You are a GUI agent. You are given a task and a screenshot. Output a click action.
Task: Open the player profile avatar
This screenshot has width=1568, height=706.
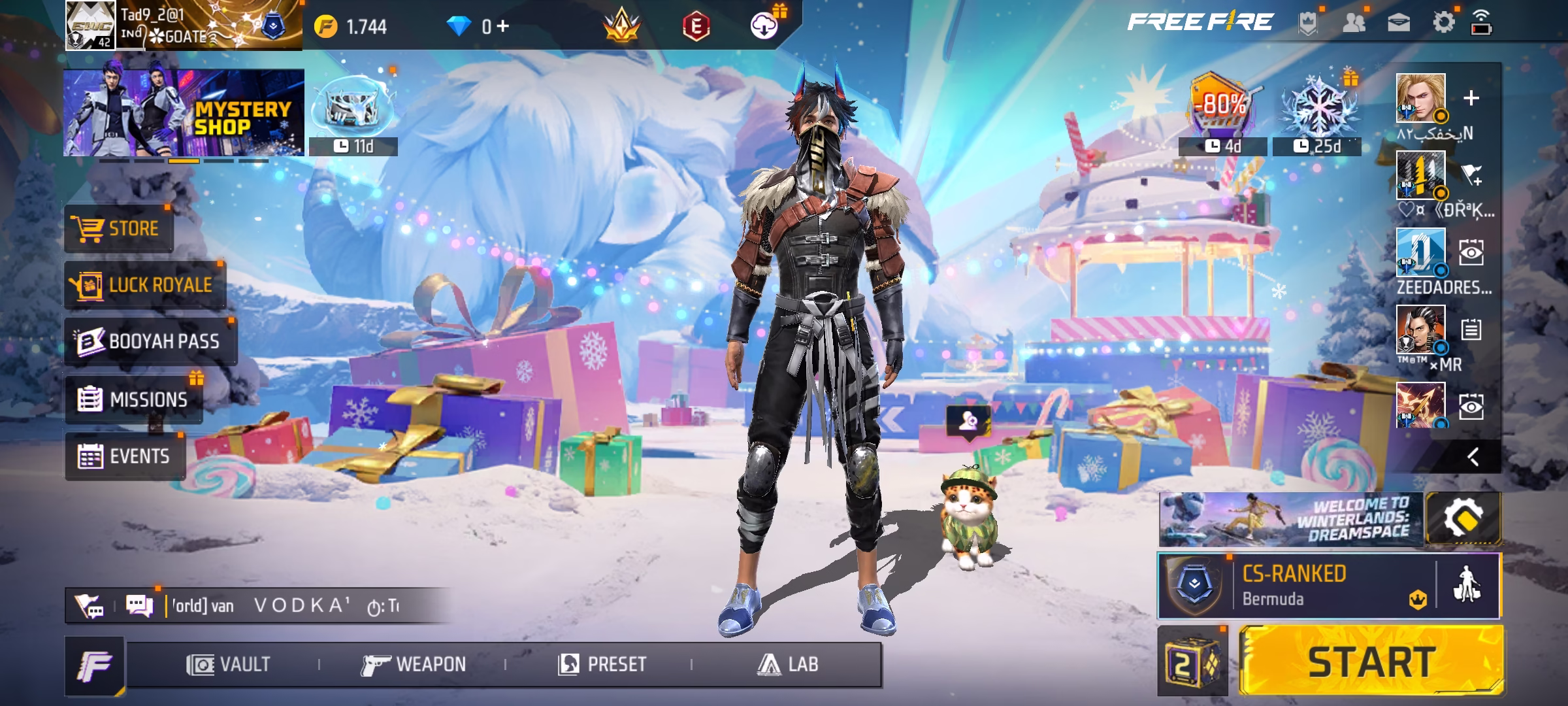click(x=90, y=25)
